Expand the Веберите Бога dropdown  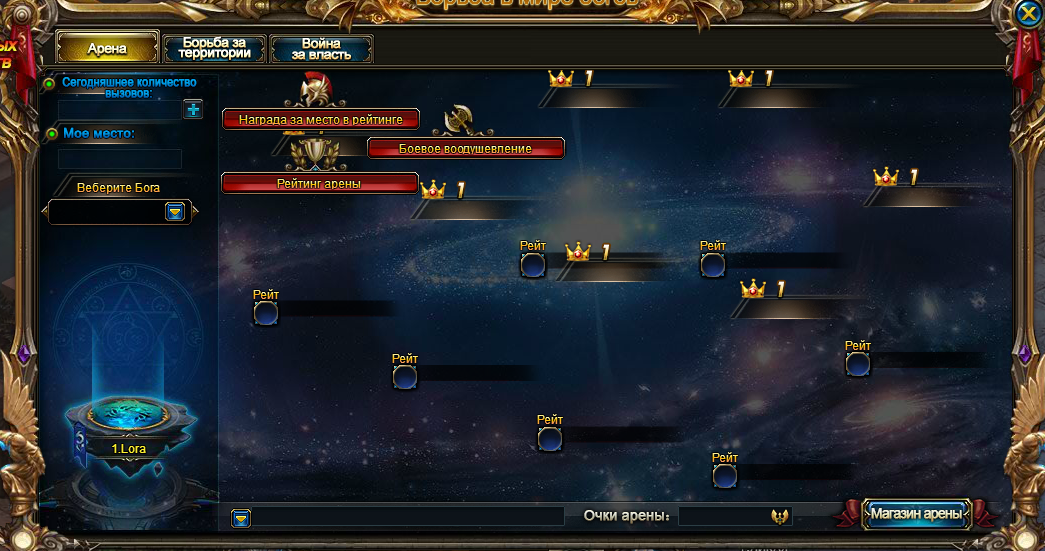click(175, 212)
